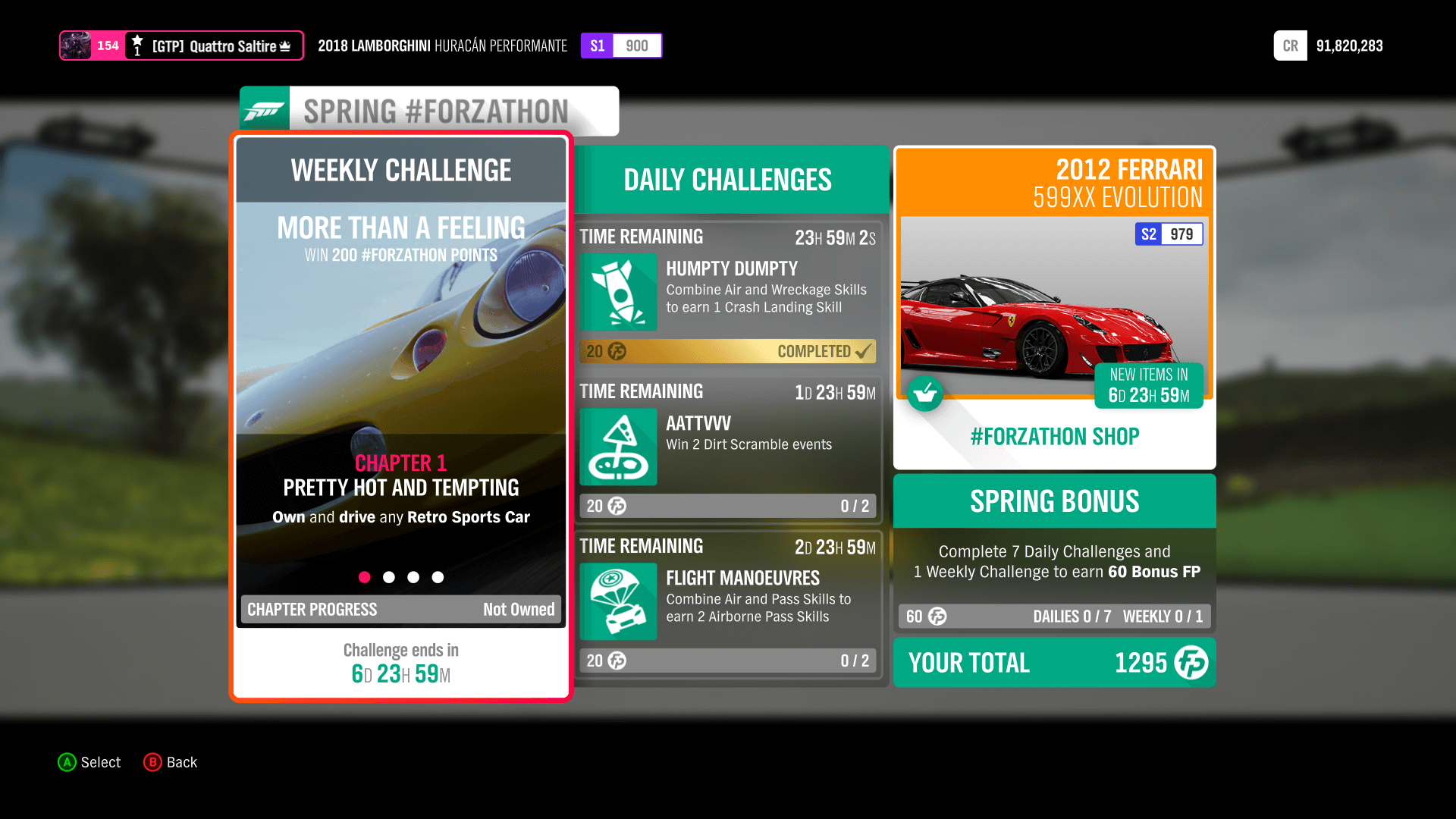Viewport: 1456px width, 819px height.
Task: Click the shopping basket icon on the Forzathon Shop
Action: pyautogui.click(x=925, y=394)
